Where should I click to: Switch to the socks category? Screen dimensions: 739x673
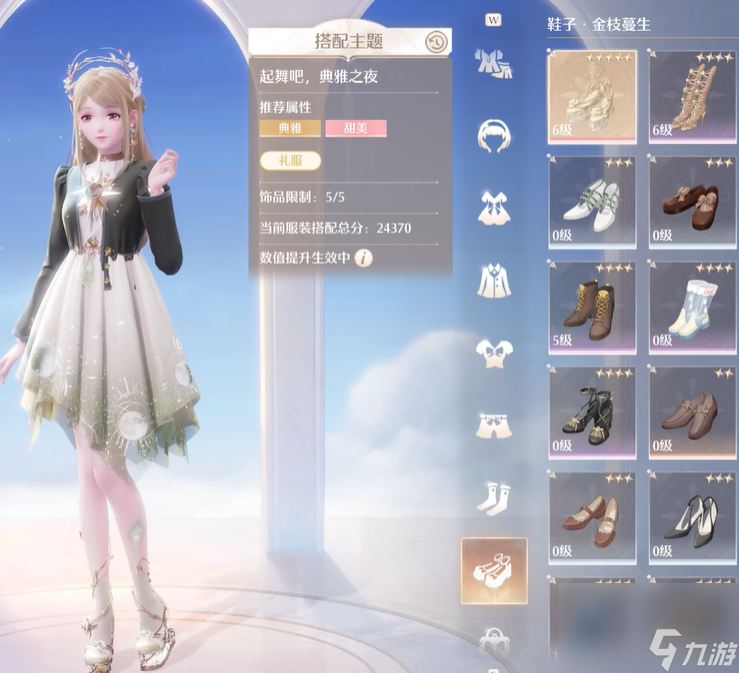pos(492,497)
